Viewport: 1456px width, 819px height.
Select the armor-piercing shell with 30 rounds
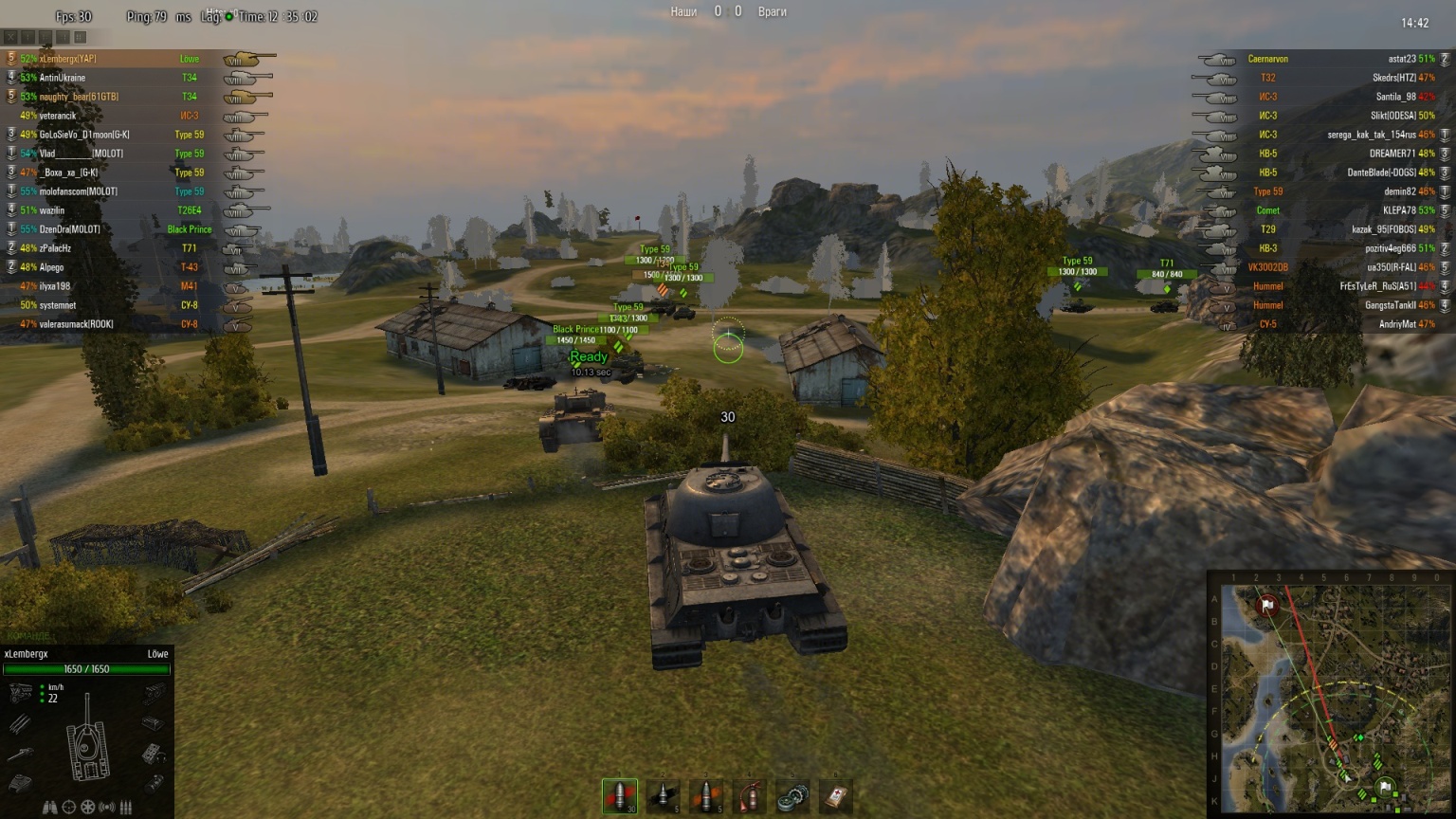(620, 796)
